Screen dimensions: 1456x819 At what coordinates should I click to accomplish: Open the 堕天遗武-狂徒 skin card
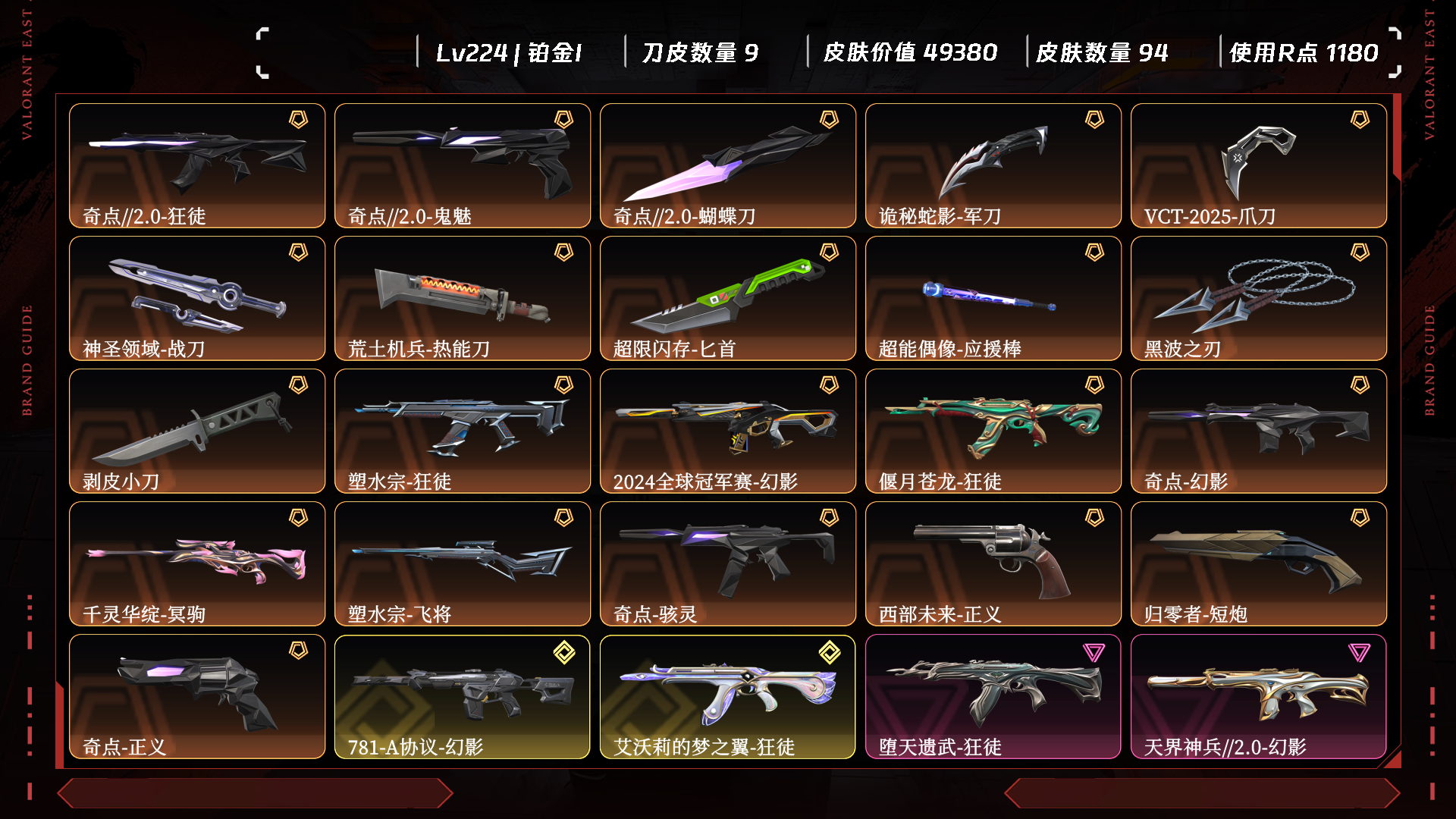tap(993, 696)
